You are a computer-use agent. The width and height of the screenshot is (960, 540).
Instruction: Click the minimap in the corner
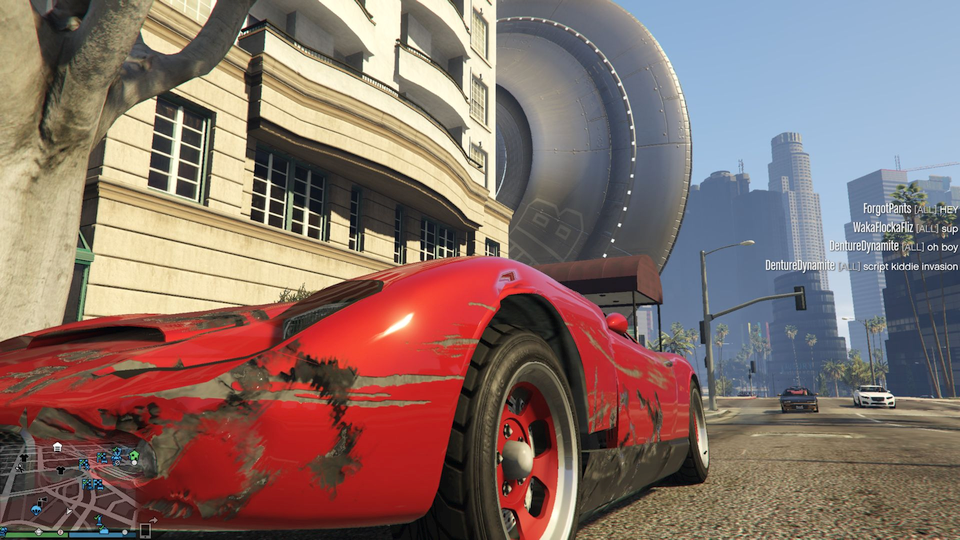click(x=70, y=480)
